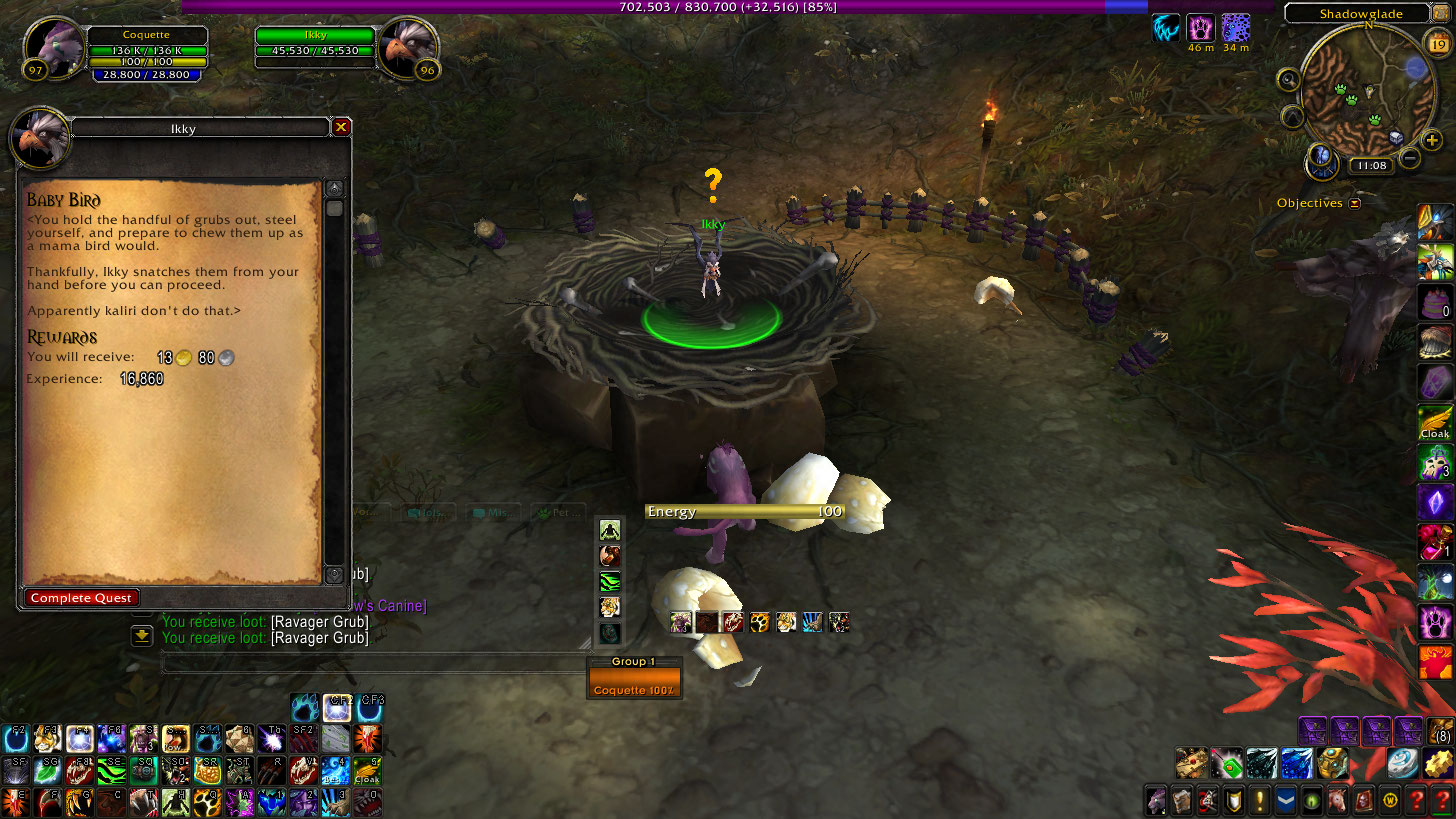Click the Group 1 Coquette raid frame
The height and width of the screenshot is (819, 1456).
coord(634,684)
